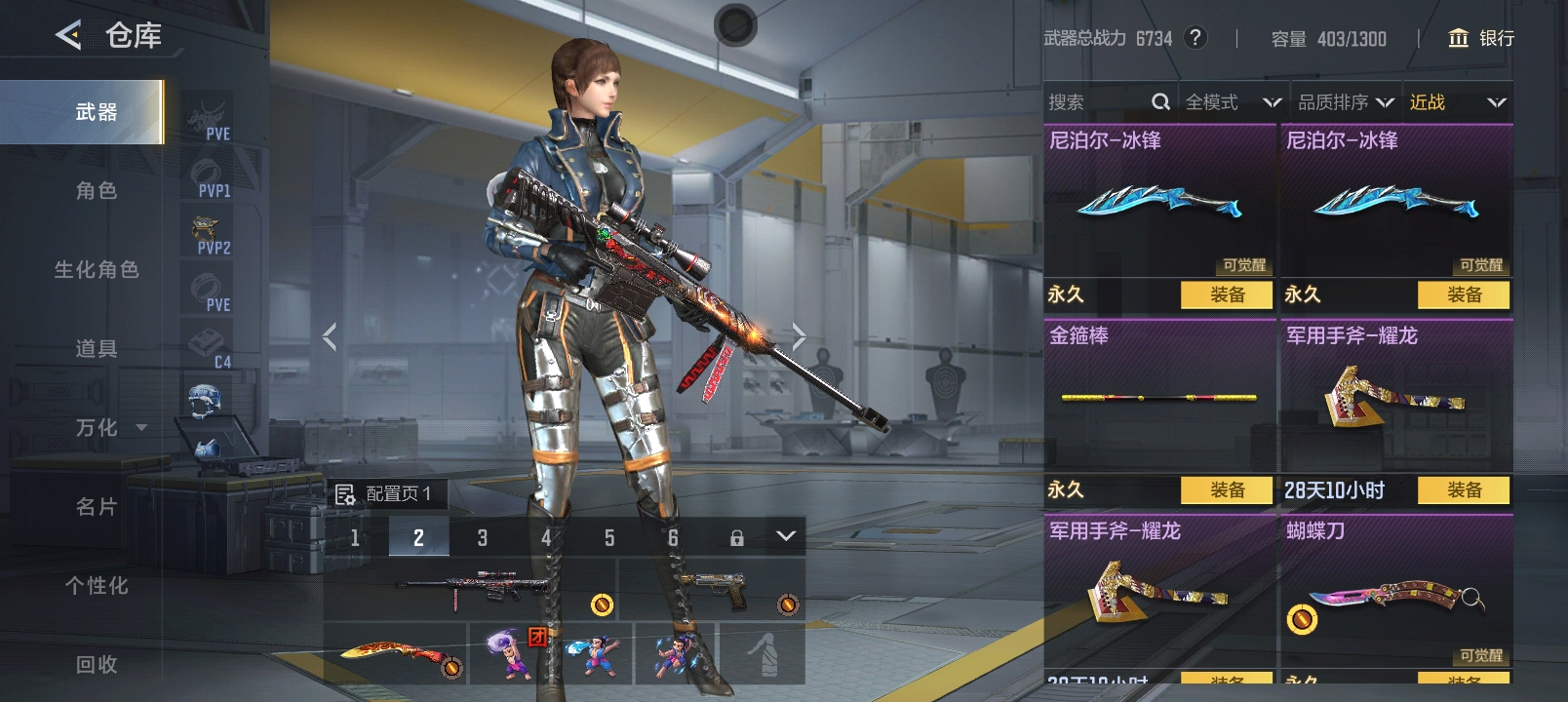Viewport: 1568px width, 702px height.
Task: Switch to the 角色 tab
Action: pos(96,191)
